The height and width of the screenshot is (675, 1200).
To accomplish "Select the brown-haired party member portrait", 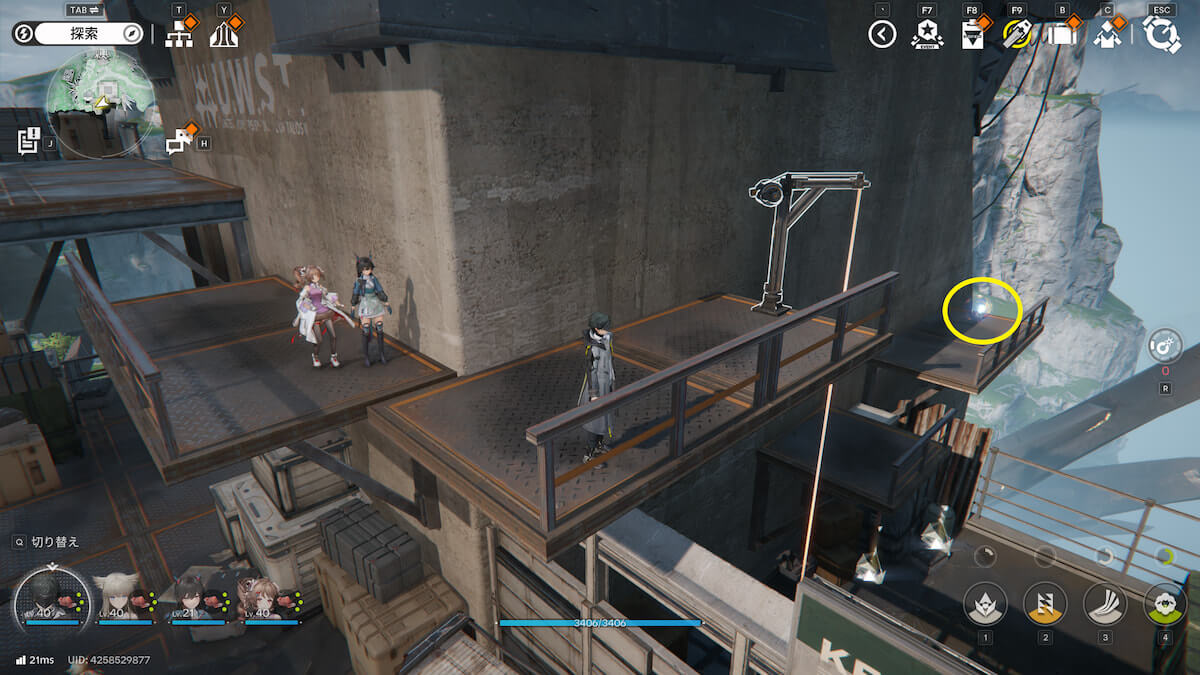I will (x=266, y=599).
